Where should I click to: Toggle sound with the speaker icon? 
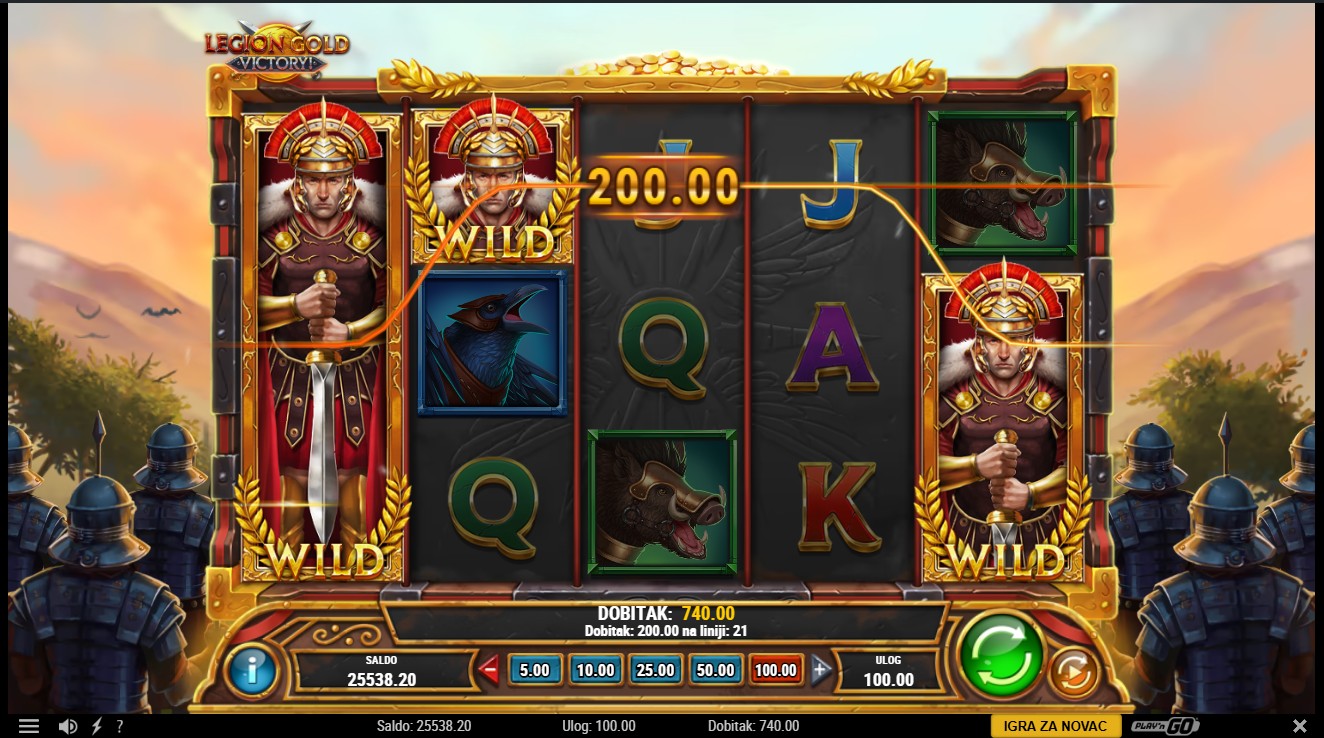(68, 726)
